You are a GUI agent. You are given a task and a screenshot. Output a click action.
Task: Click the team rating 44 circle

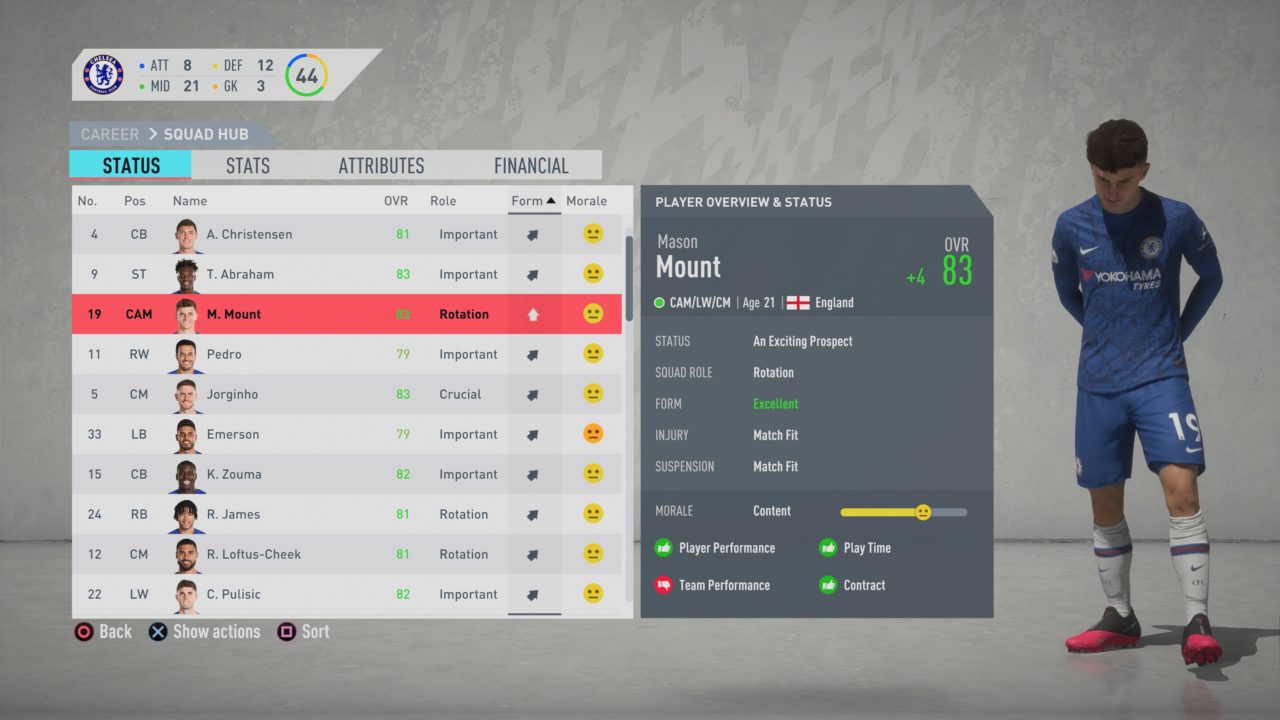pyautogui.click(x=305, y=74)
